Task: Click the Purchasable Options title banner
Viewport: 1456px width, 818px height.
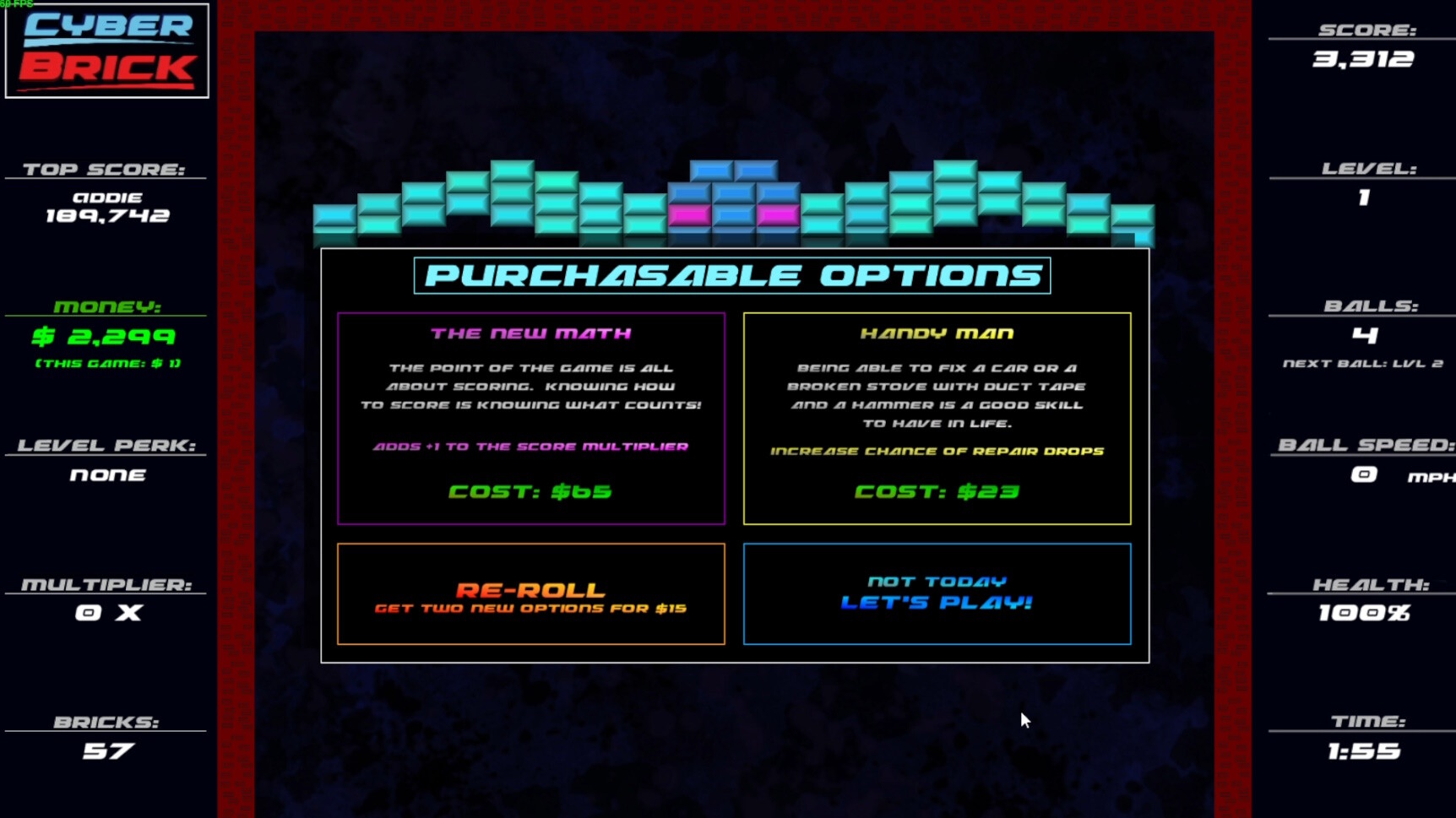Action: click(x=731, y=274)
